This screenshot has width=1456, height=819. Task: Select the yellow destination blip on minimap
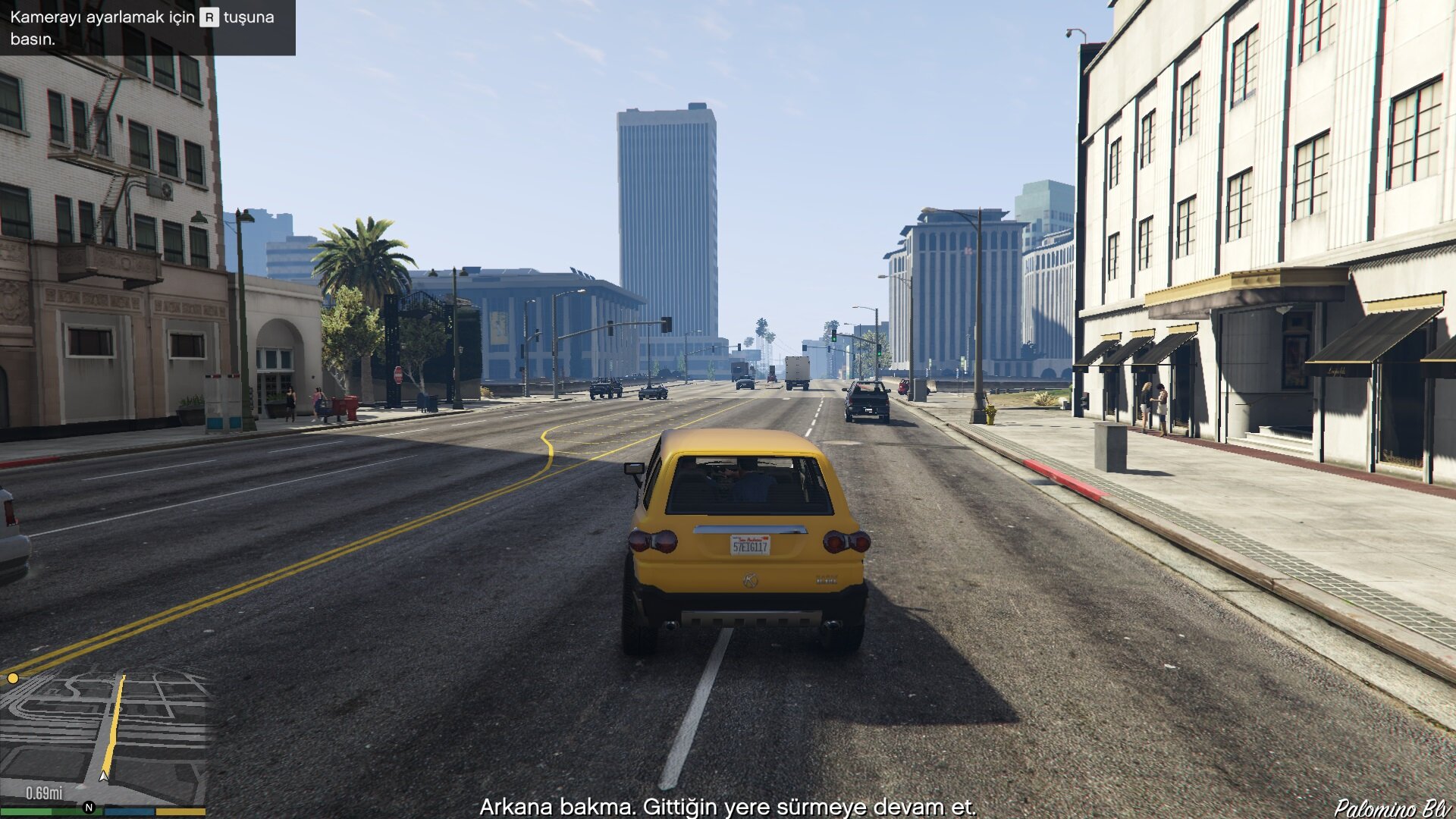[13, 678]
